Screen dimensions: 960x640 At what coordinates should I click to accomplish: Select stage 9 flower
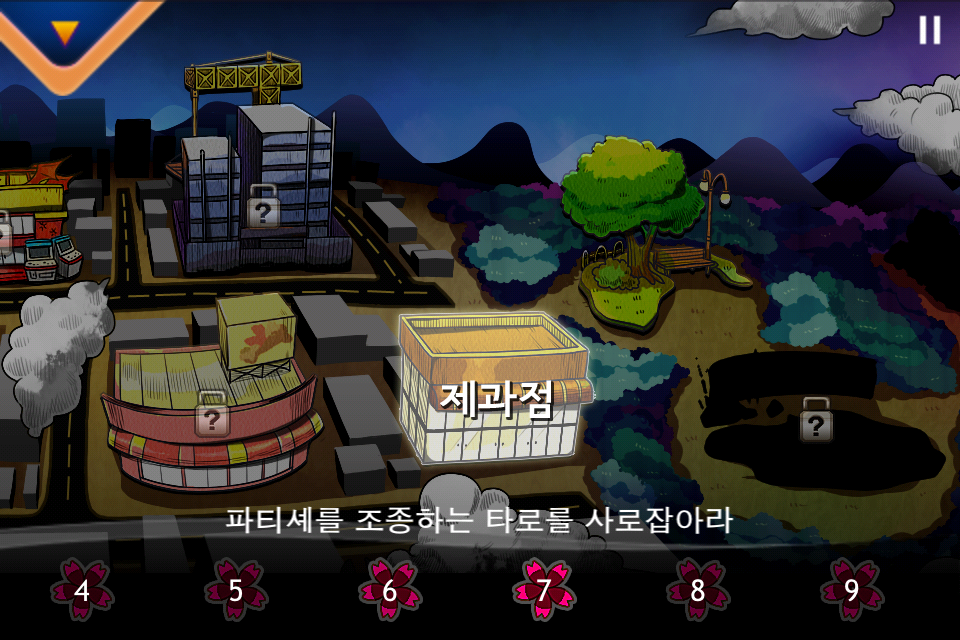(851, 590)
